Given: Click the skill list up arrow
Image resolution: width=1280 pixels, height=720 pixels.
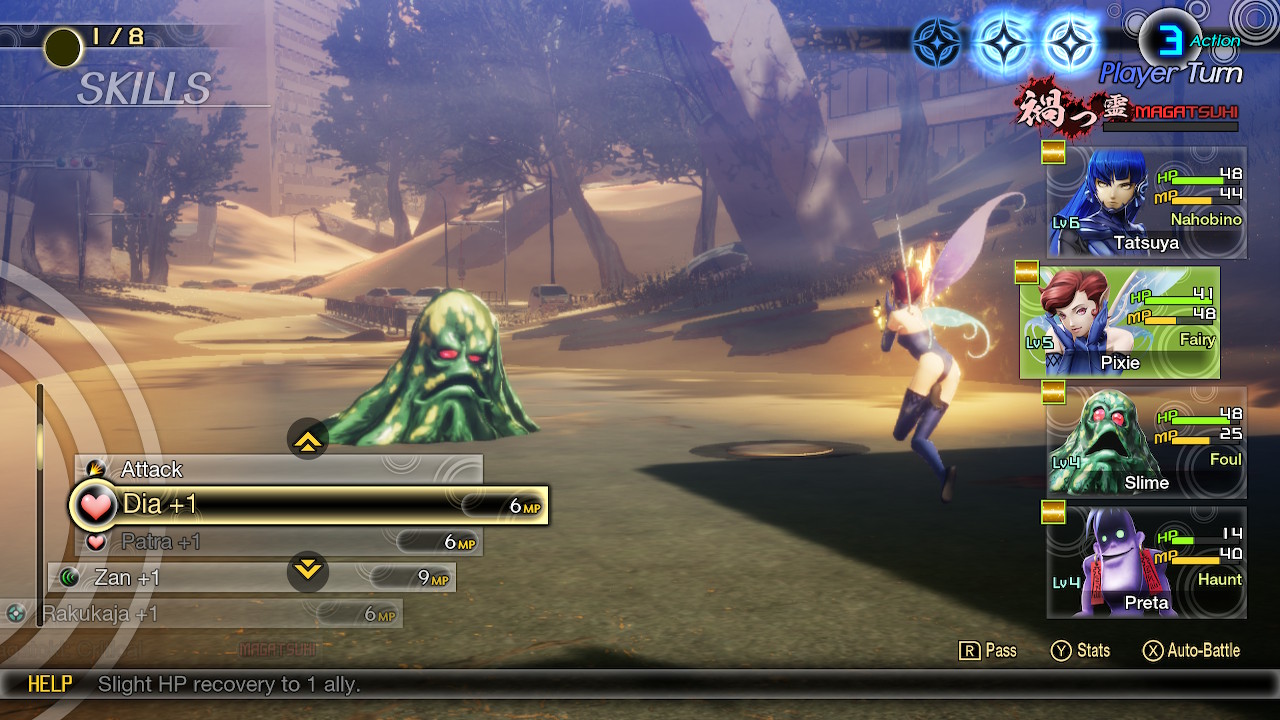Looking at the screenshot, I should (308, 439).
